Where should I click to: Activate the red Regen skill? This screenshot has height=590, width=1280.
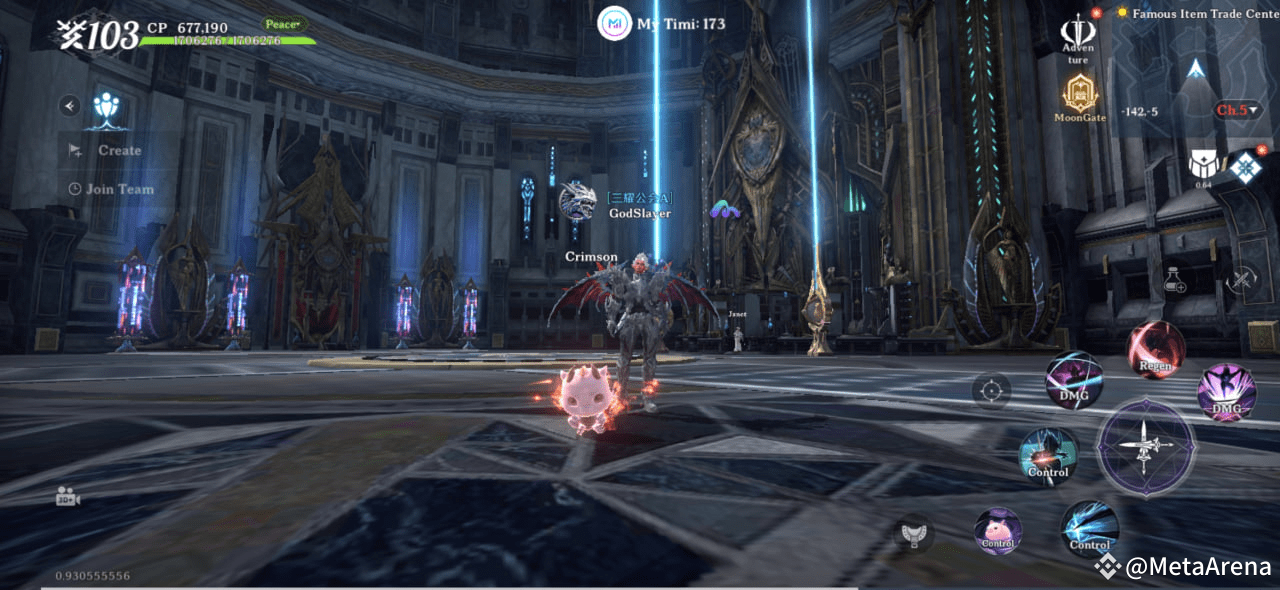(1156, 349)
